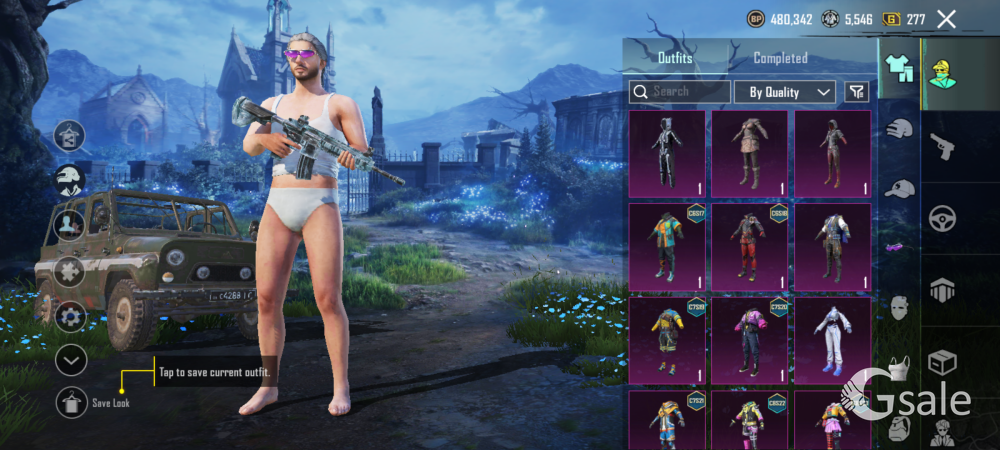
Task: Click the gear settings icon
Action: [x=70, y=318]
